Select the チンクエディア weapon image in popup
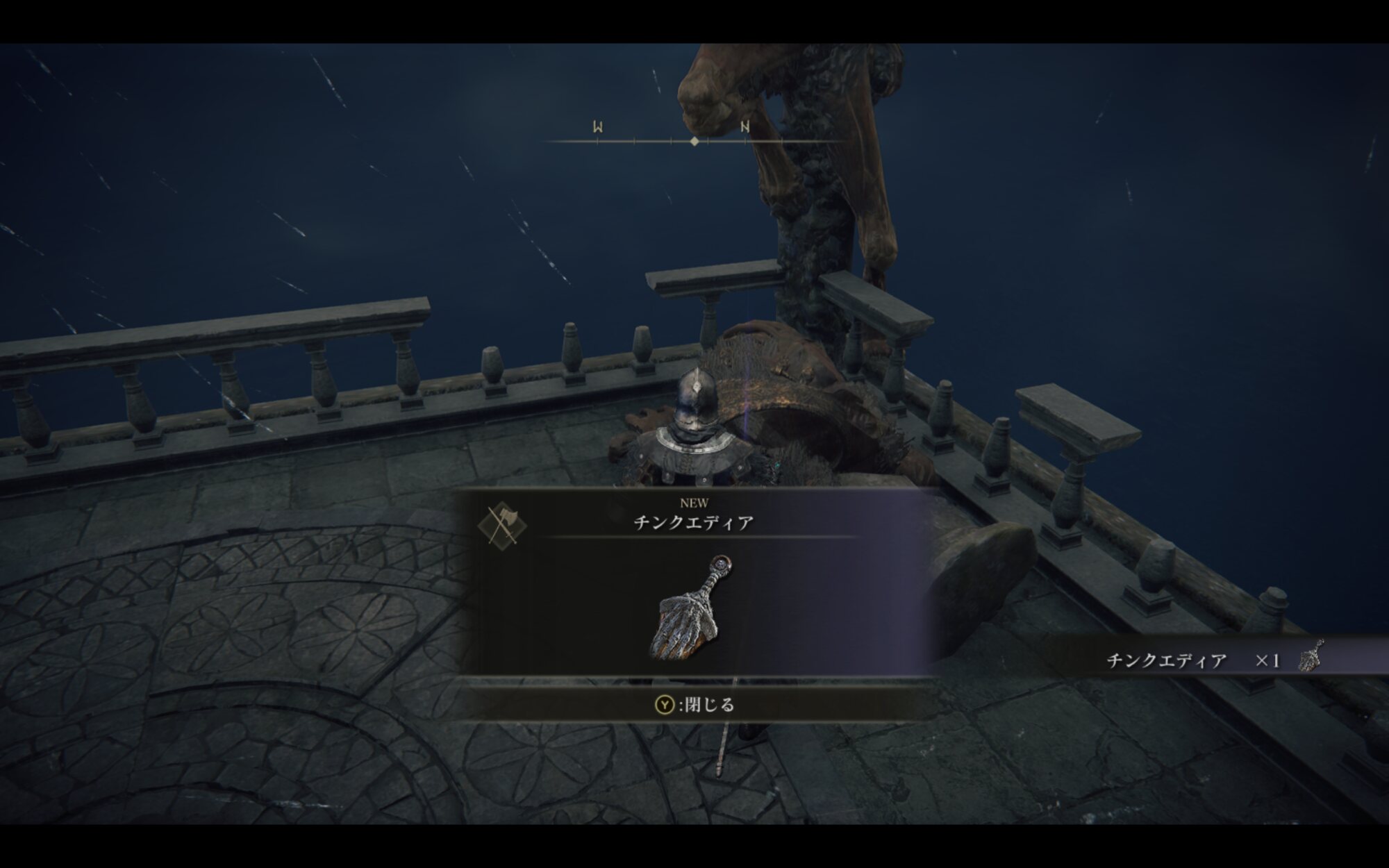Screen dimensions: 1389x868 690,608
